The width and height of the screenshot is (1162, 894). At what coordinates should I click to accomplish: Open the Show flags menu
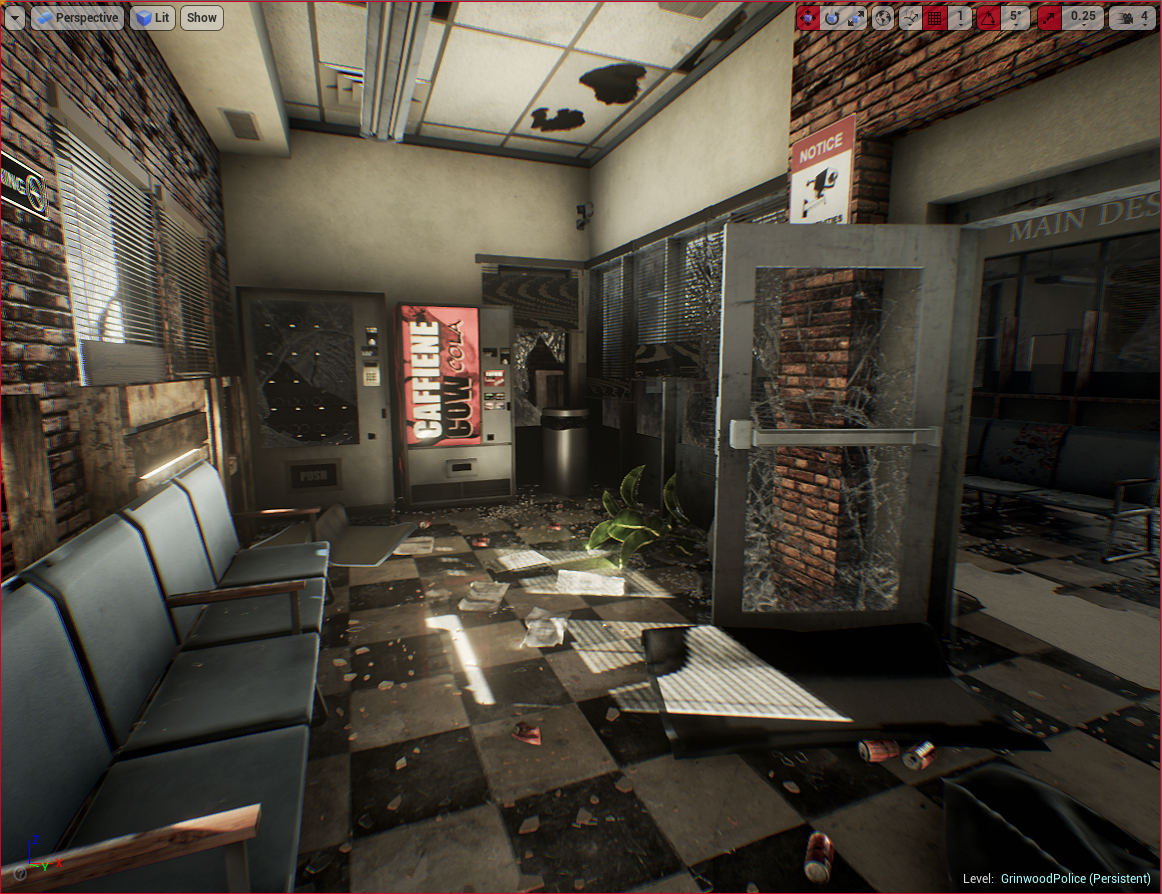202,17
